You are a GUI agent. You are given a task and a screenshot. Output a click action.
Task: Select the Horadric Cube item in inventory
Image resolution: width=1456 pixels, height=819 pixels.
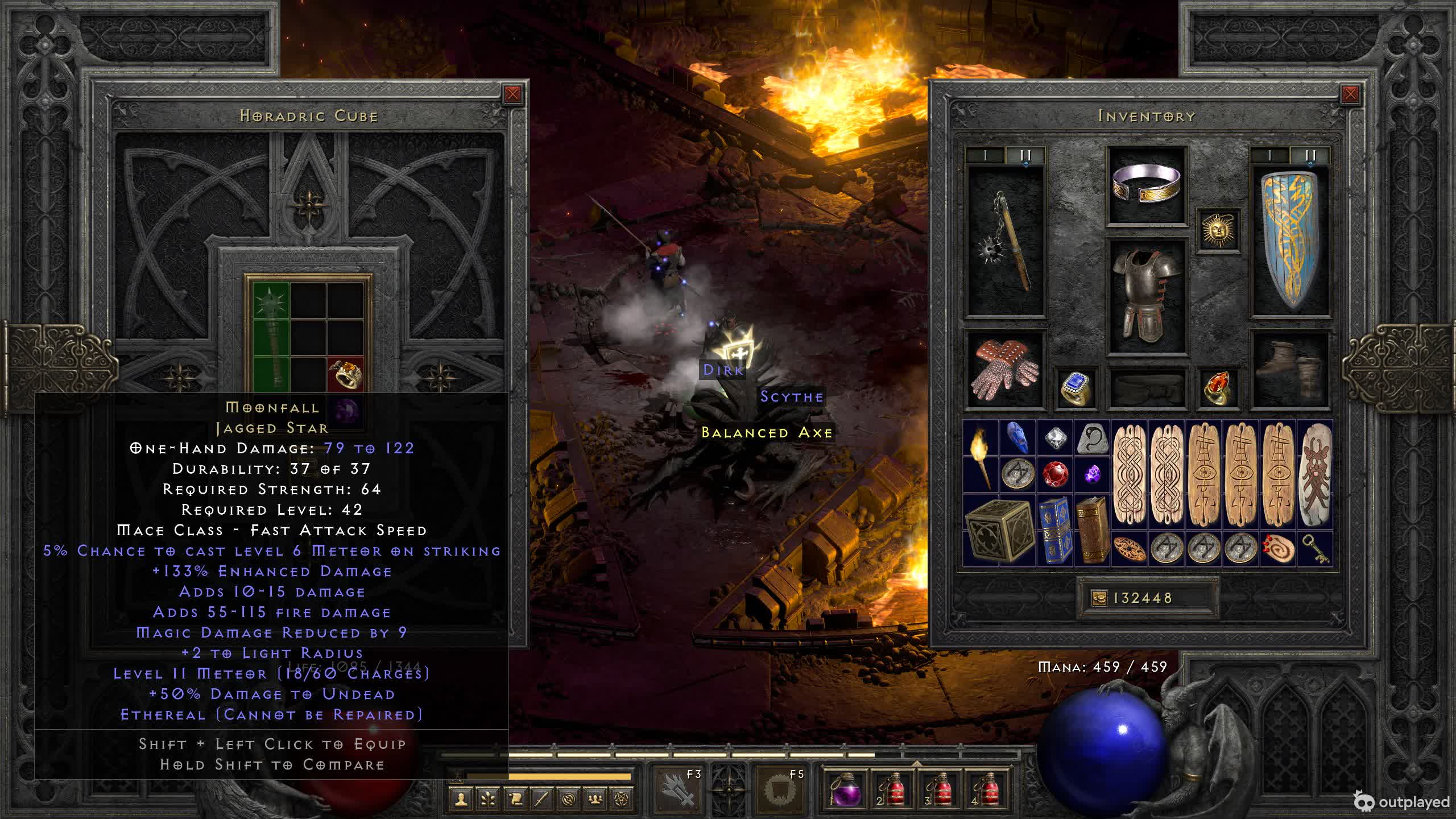pos(999,531)
